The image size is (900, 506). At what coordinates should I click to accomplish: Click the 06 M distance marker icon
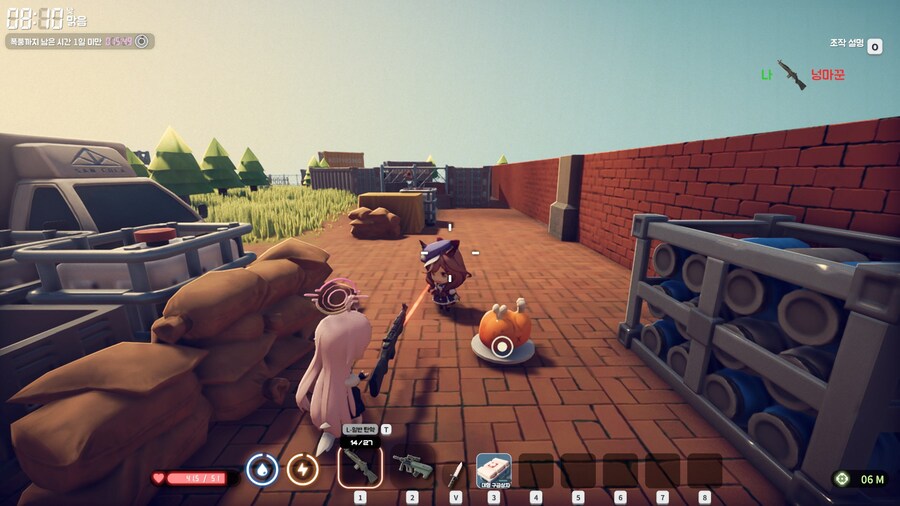[x=843, y=479]
